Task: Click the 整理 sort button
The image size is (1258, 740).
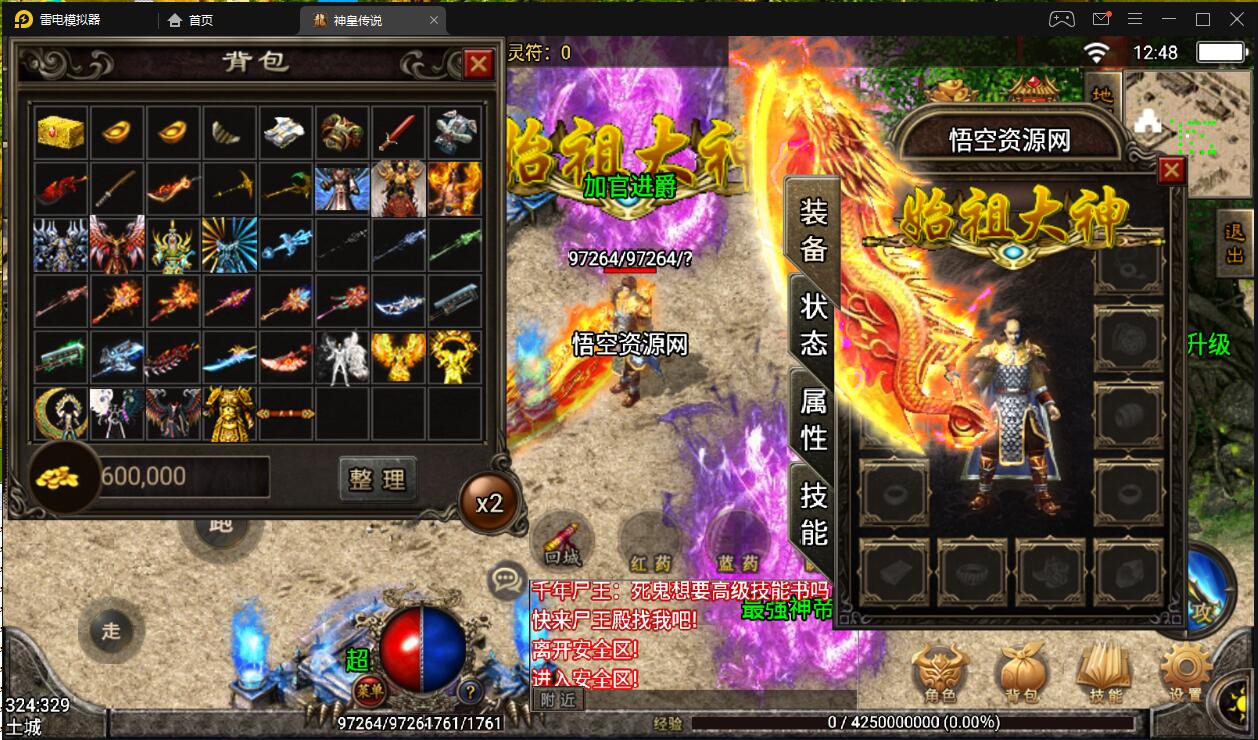Action: (377, 478)
